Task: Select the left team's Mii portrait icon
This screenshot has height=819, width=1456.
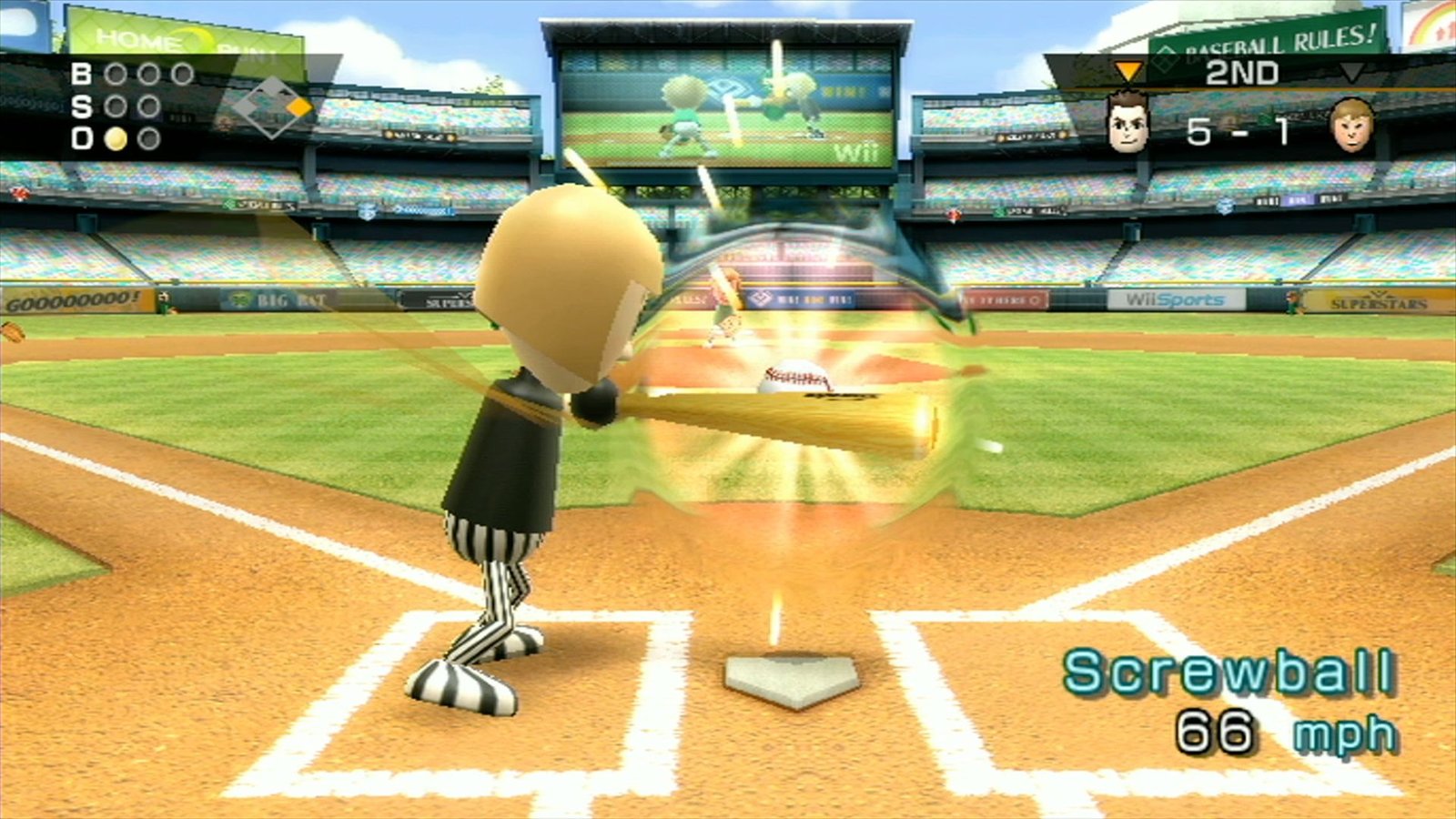Action: tap(1127, 123)
